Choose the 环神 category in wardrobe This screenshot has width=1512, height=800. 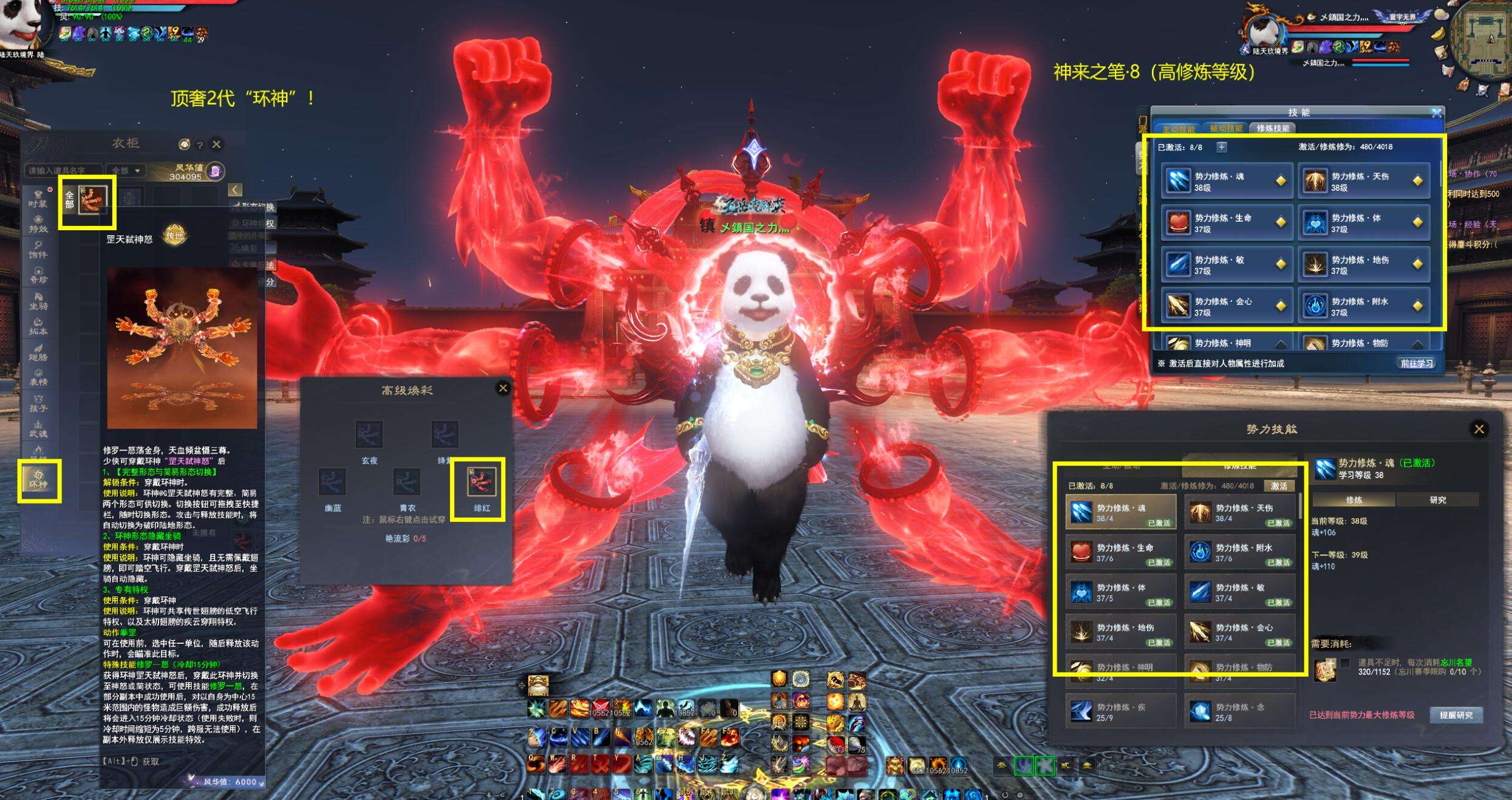38,480
